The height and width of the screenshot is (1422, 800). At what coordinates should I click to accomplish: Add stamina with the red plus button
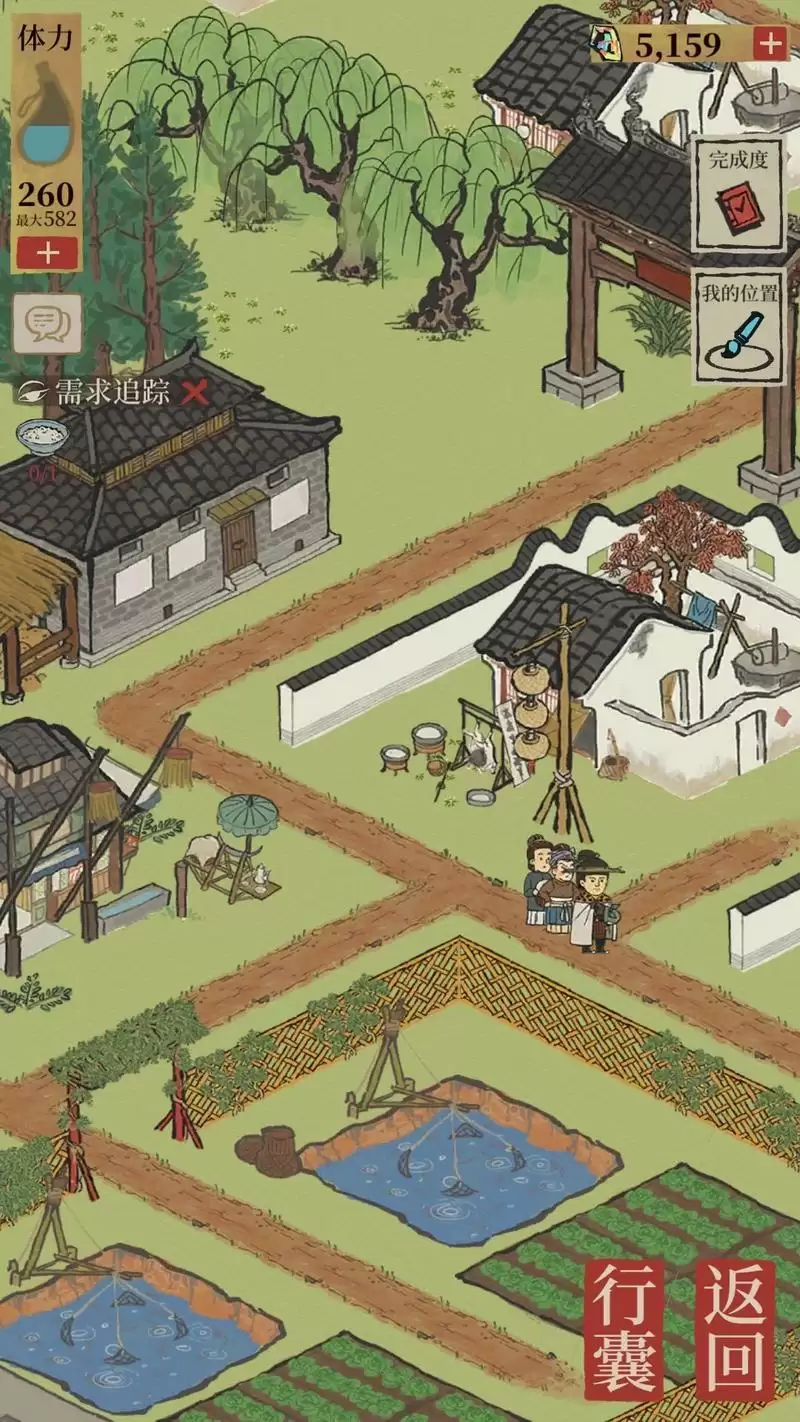tap(46, 252)
